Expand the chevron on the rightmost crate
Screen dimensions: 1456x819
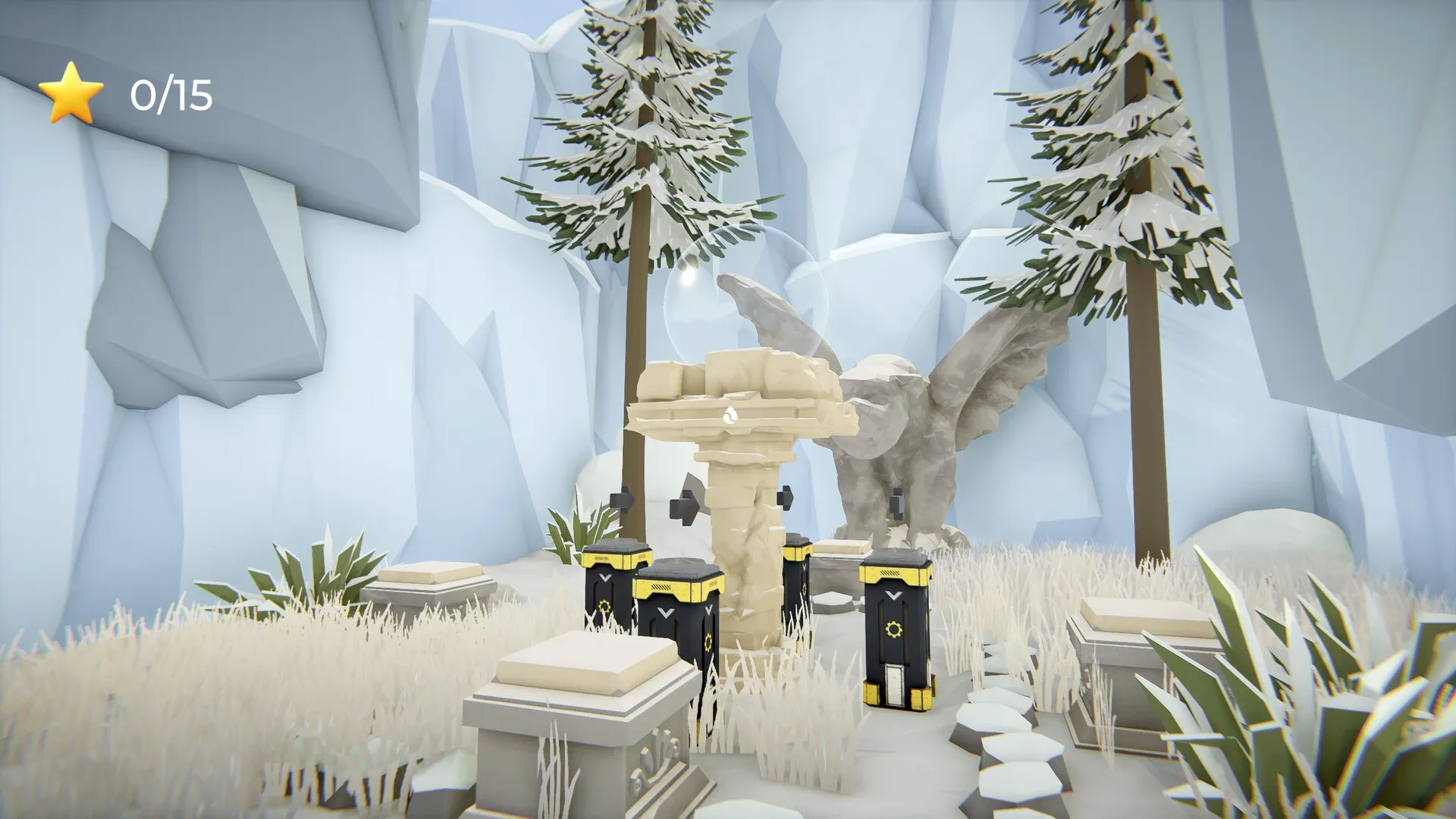pyautogui.click(x=894, y=595)
